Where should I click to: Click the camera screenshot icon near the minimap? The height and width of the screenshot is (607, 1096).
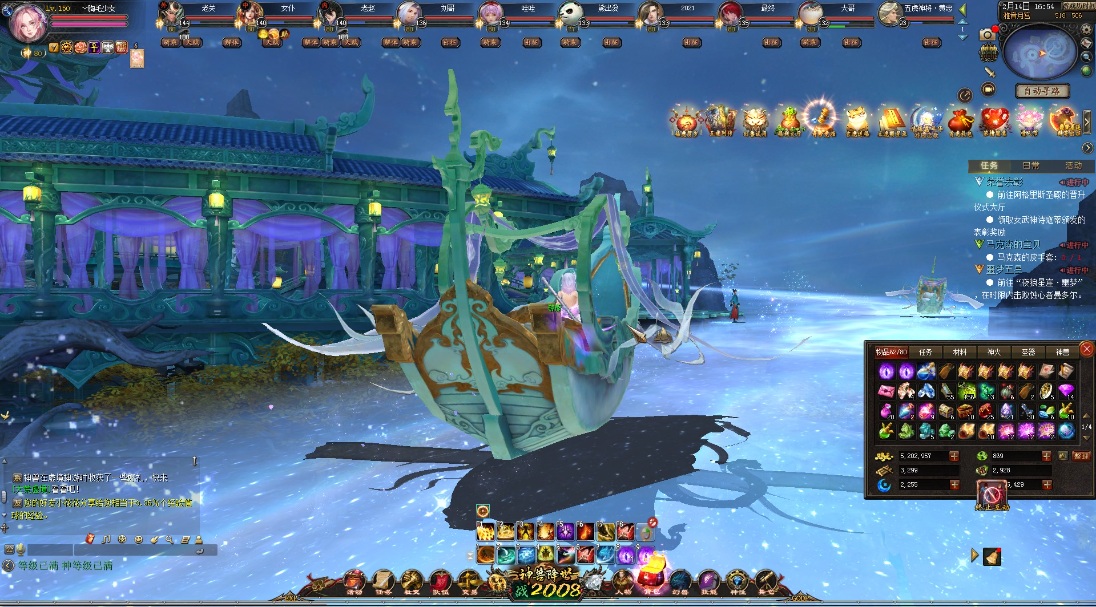[x=988, y=34]
